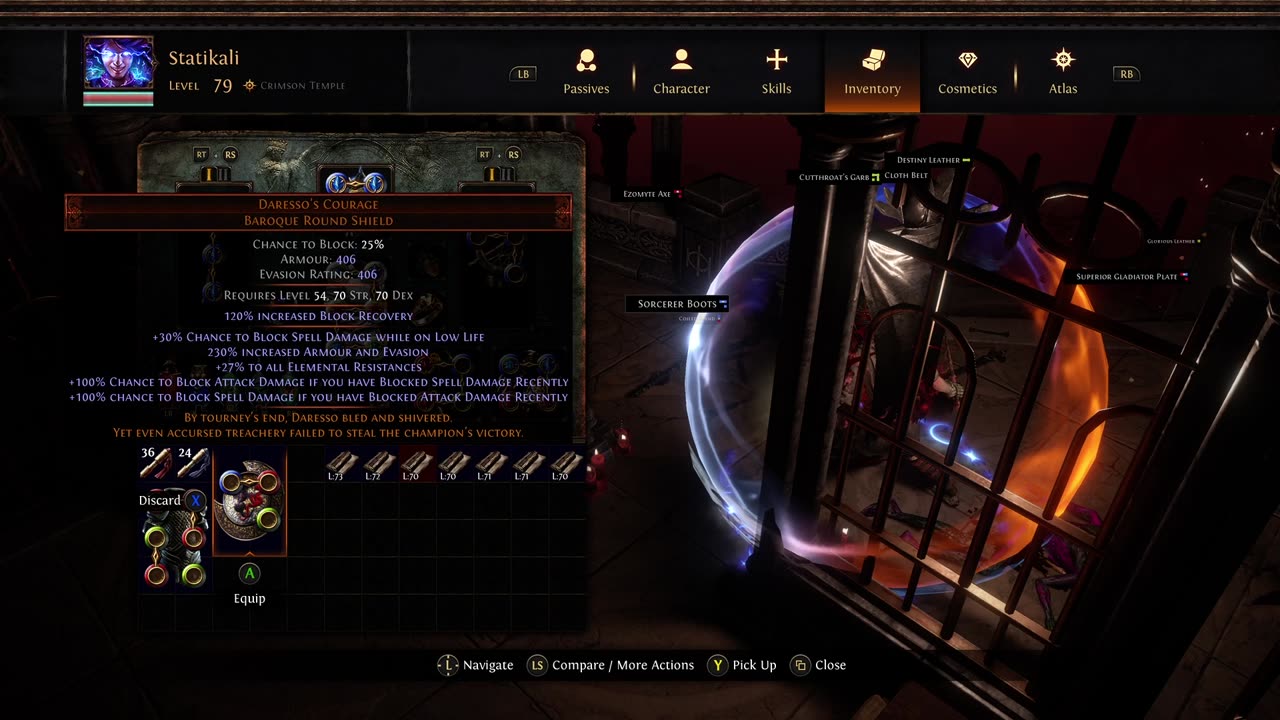This screenshot has width=1280, height=720.
Task: Pick the scroll stack of 36
Action: coord(156,463)
